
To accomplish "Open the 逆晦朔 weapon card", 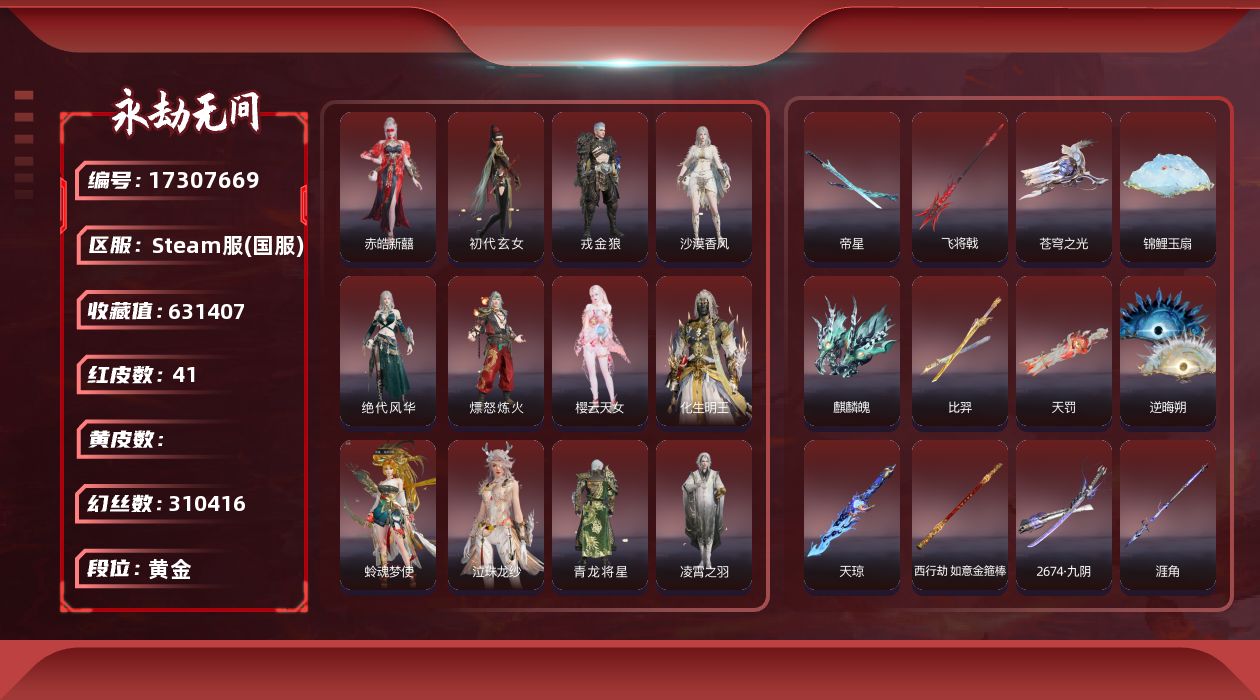I will pyautogui.click(x=1168, y=351).
